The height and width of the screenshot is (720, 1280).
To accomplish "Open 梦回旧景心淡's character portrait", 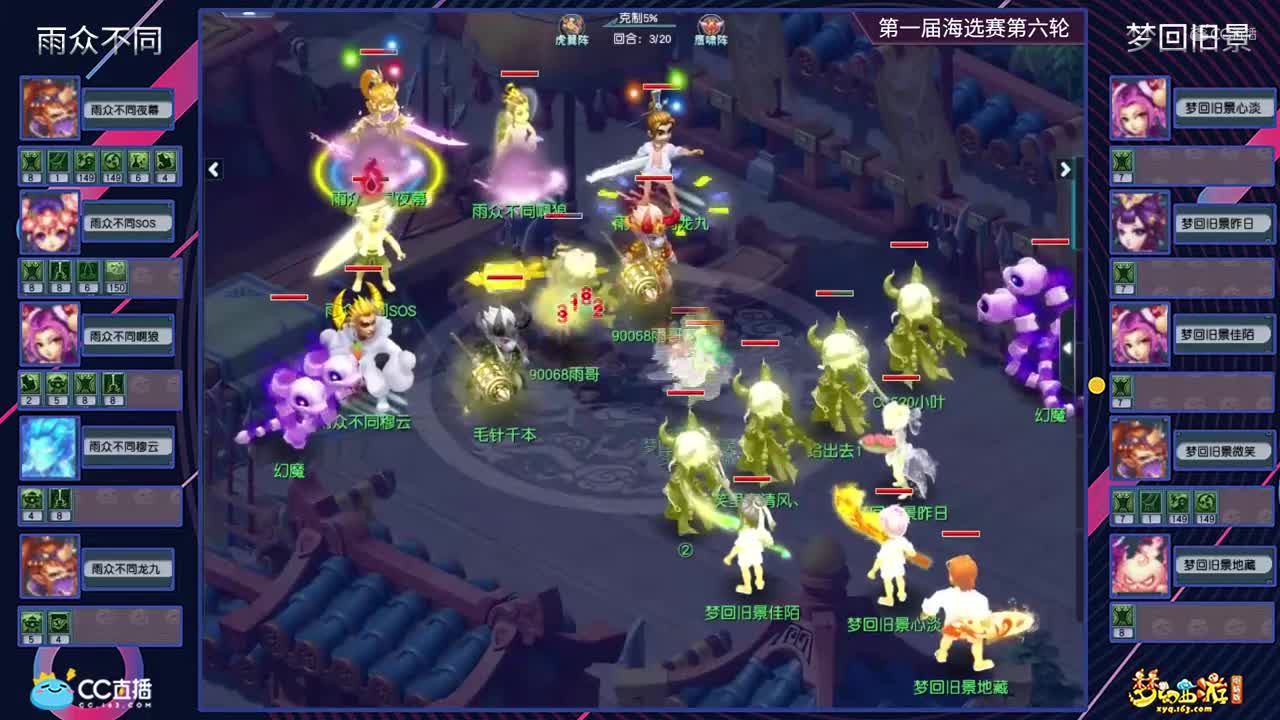I will pyautogui.click(x=1140, y=108).
